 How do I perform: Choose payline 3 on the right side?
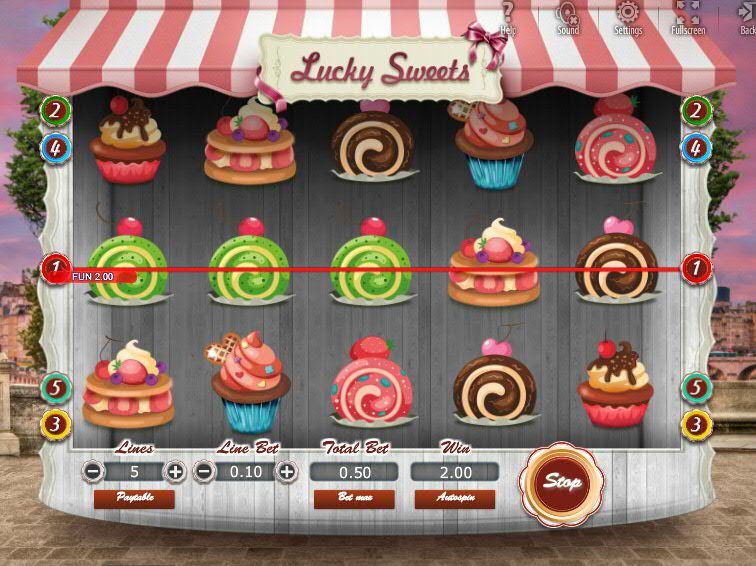point(696,424)
